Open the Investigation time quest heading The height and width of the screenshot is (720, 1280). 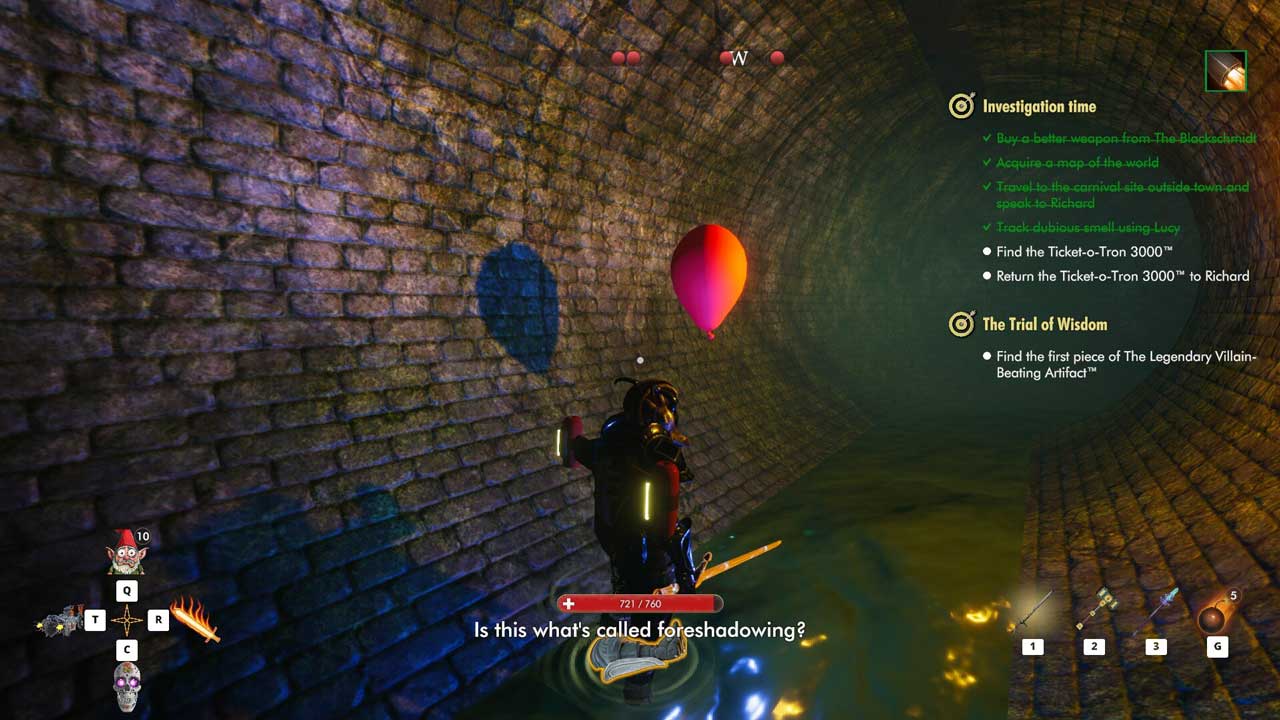coord(1039,106)
